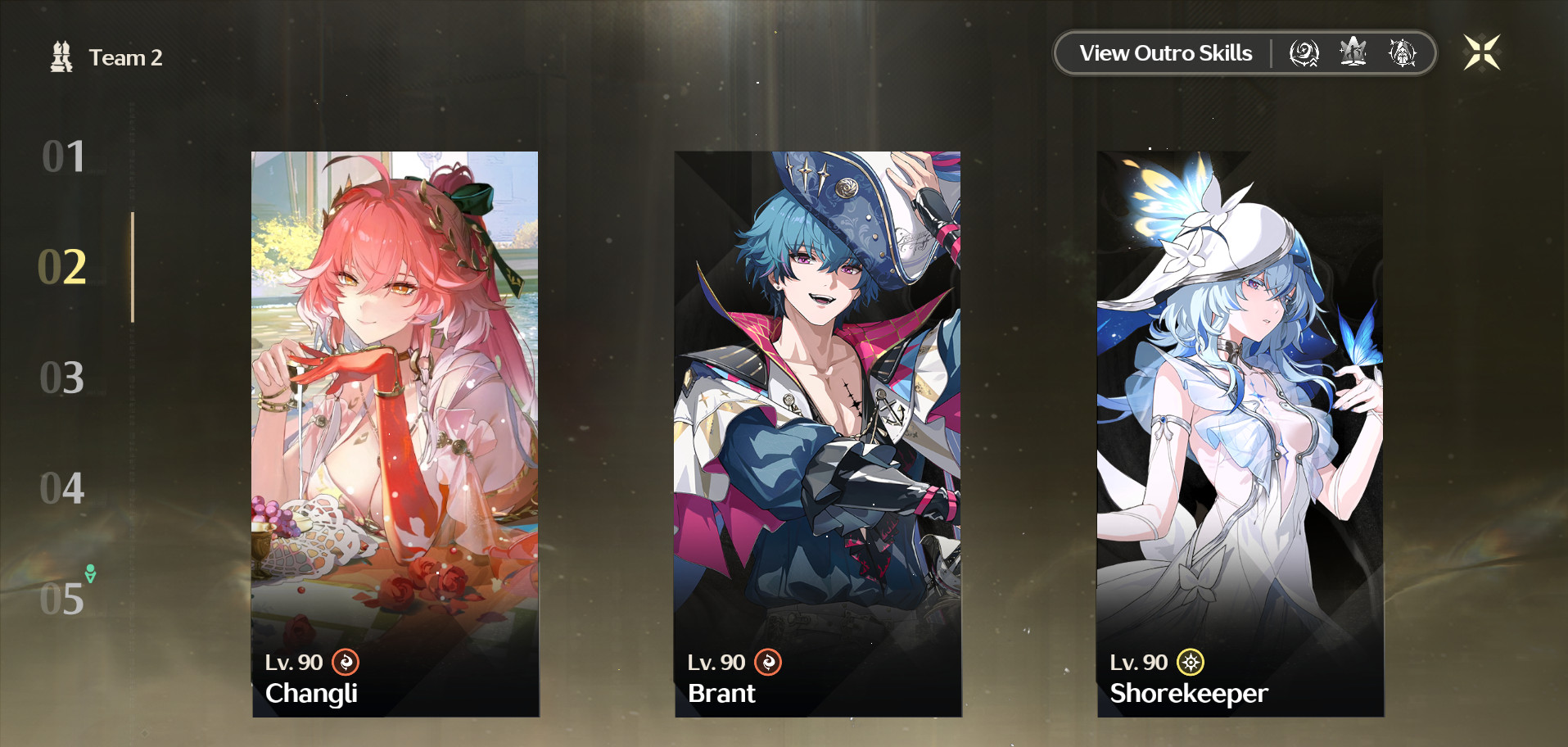Screen dimensions: 1568x747
Task: Click the glowing resonator silhouette icon in header
Action: pyautogui.click(x=1353, y=52)
